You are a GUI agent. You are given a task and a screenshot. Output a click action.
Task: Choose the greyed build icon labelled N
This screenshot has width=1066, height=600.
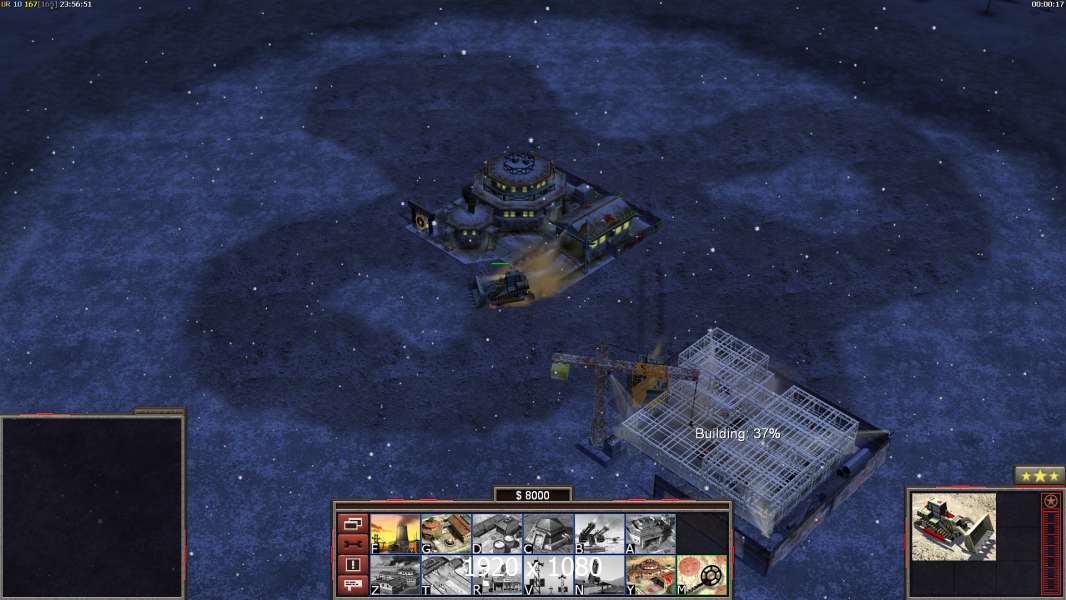coord(599,575)
